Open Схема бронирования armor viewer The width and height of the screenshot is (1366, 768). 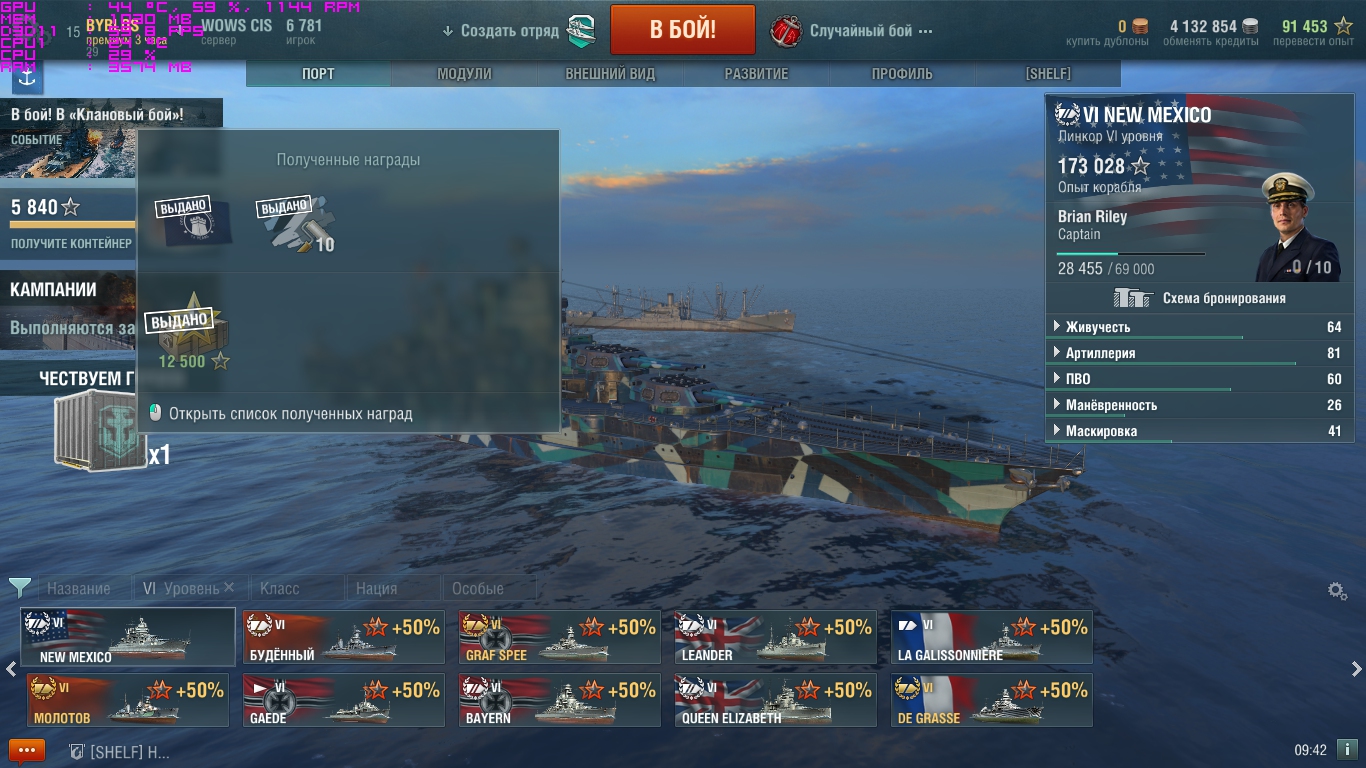pos(1200,298)
